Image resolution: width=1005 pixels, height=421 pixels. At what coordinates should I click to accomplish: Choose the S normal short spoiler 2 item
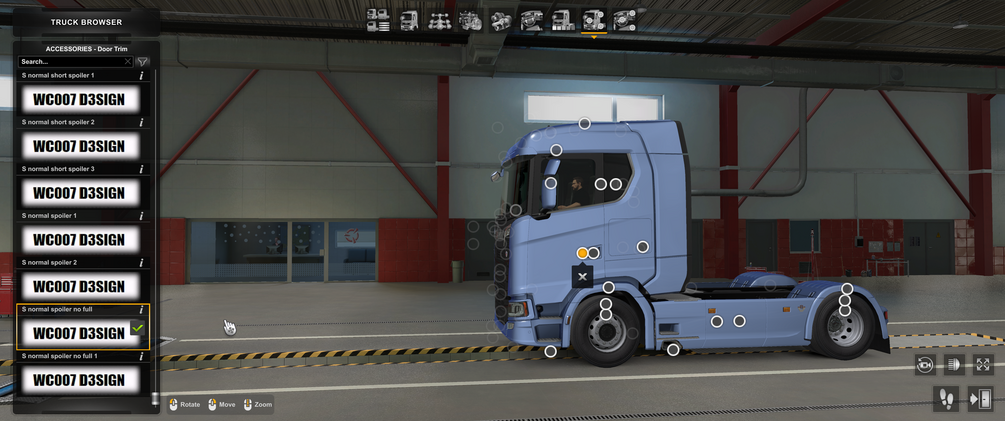79,146
